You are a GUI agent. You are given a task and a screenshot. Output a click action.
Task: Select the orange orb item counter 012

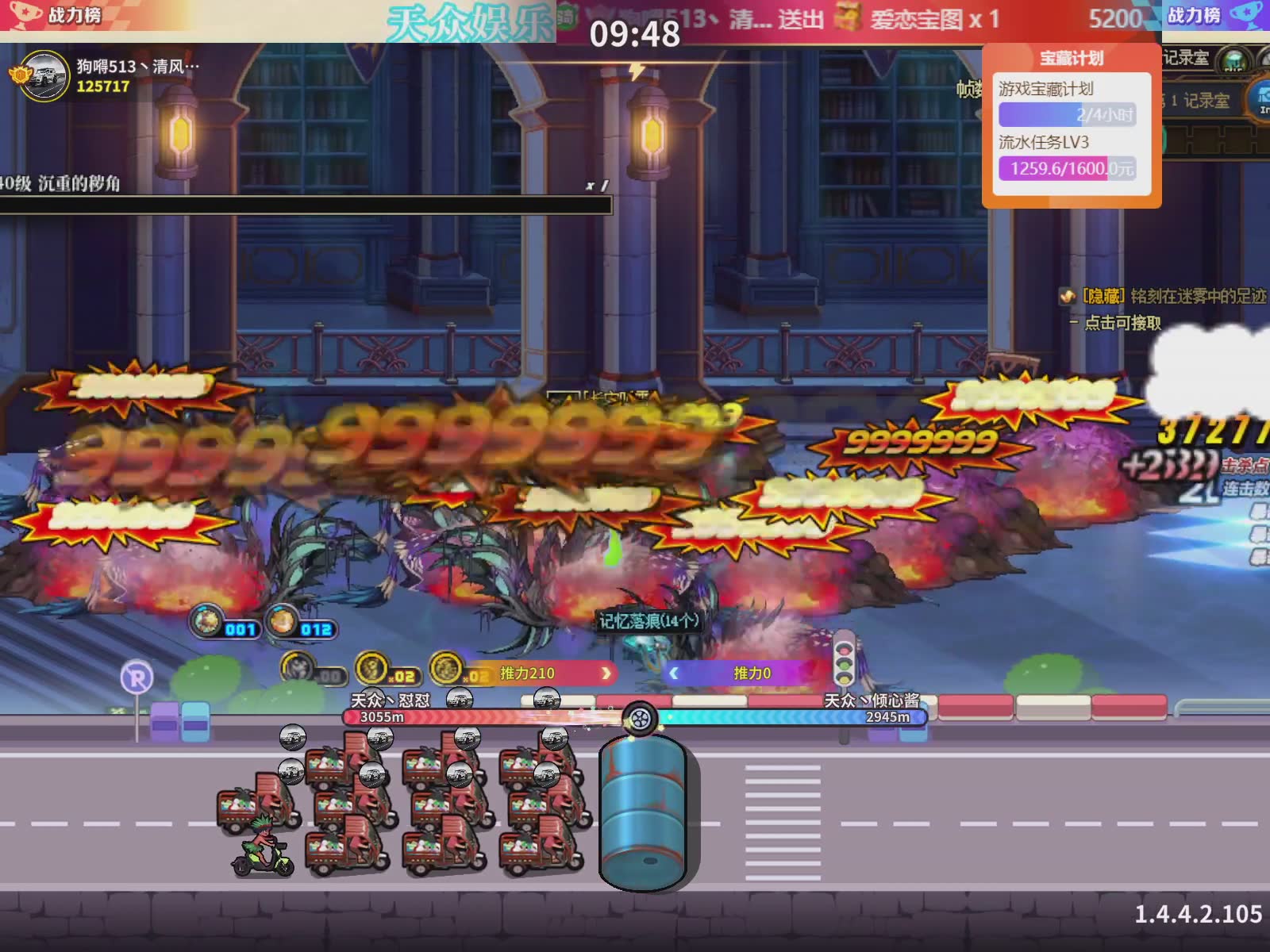pos(300,623)
